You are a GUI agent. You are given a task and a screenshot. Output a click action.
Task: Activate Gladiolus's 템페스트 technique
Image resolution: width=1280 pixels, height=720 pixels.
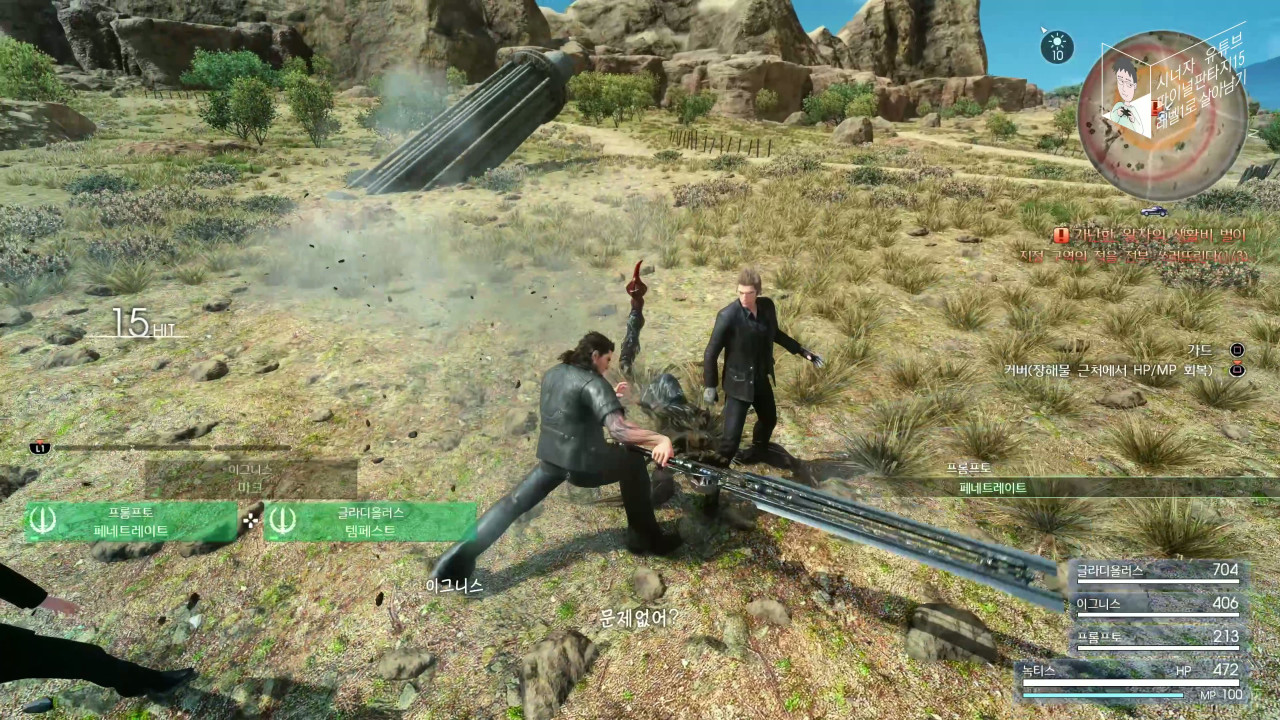[370, 521]
